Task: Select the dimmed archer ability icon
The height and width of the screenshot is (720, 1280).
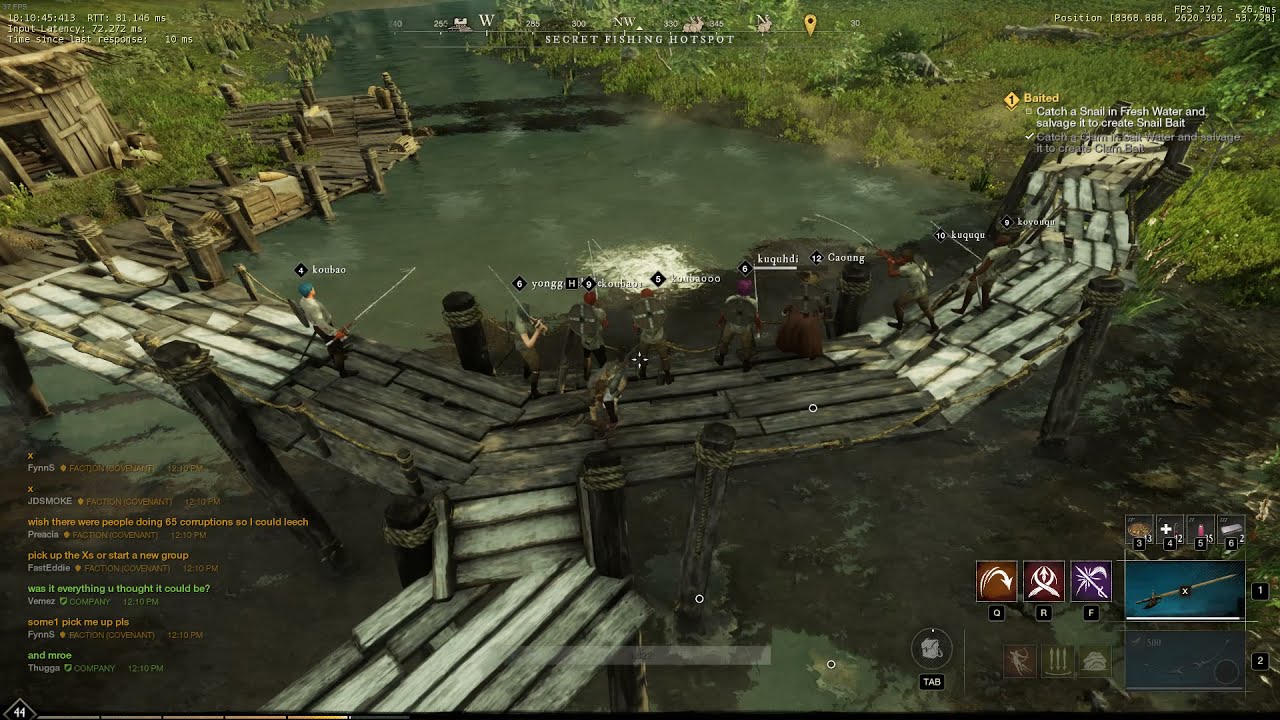Action: [1019, 661]
